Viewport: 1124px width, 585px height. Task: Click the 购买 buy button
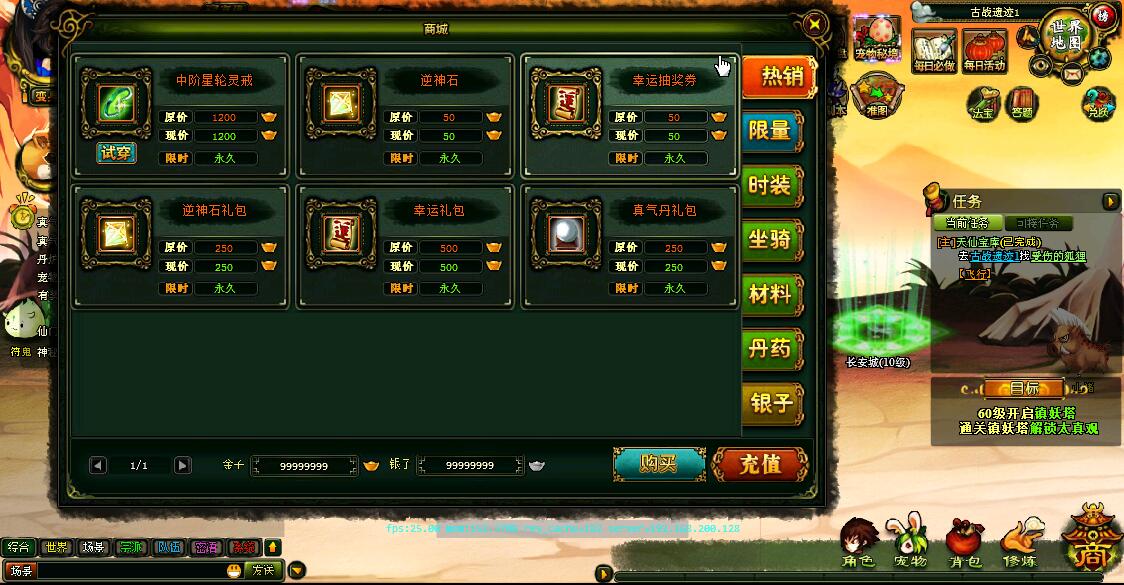659,464
